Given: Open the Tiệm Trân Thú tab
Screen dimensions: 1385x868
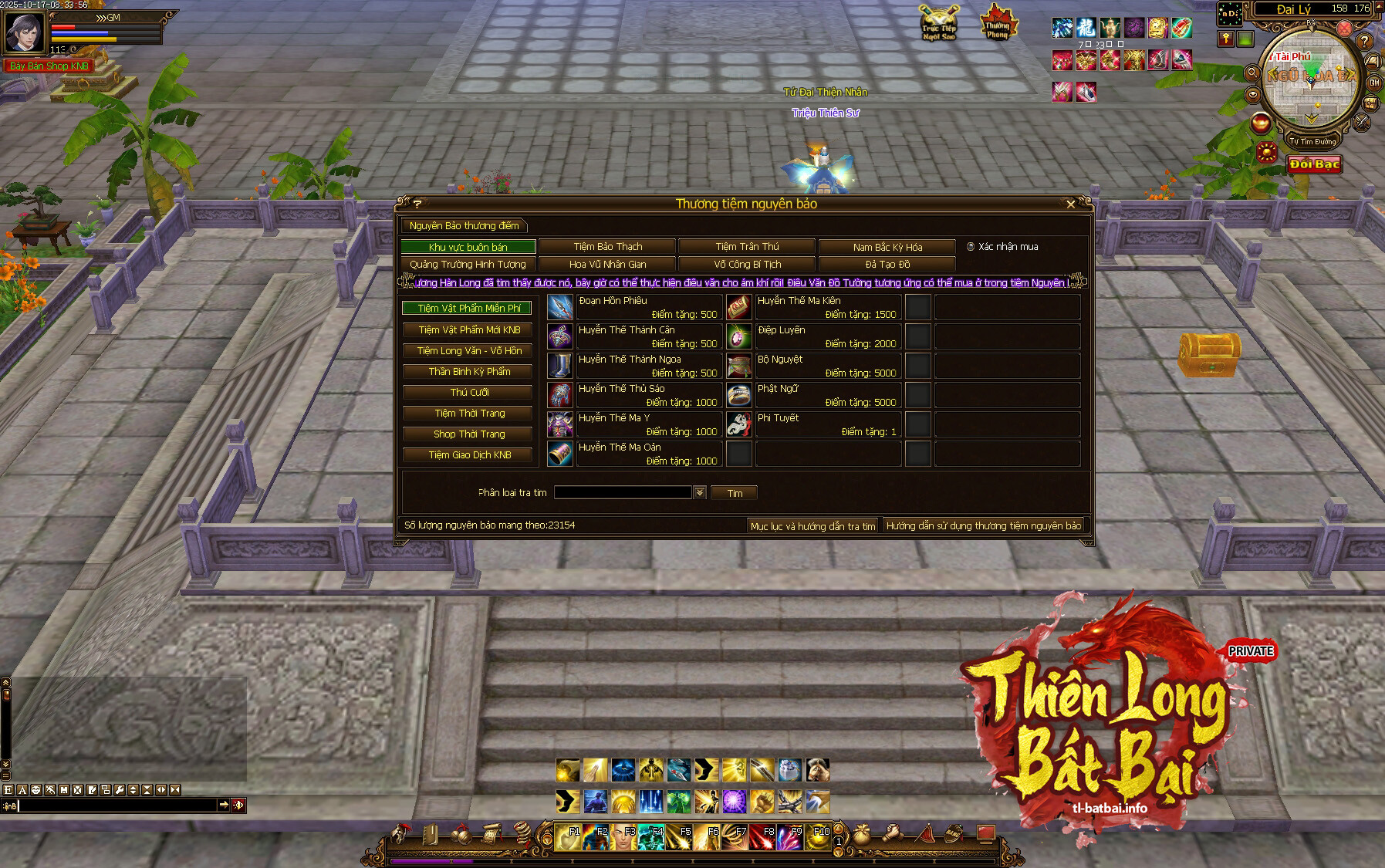Looking at the screenshot, I should tap(747, 247).
